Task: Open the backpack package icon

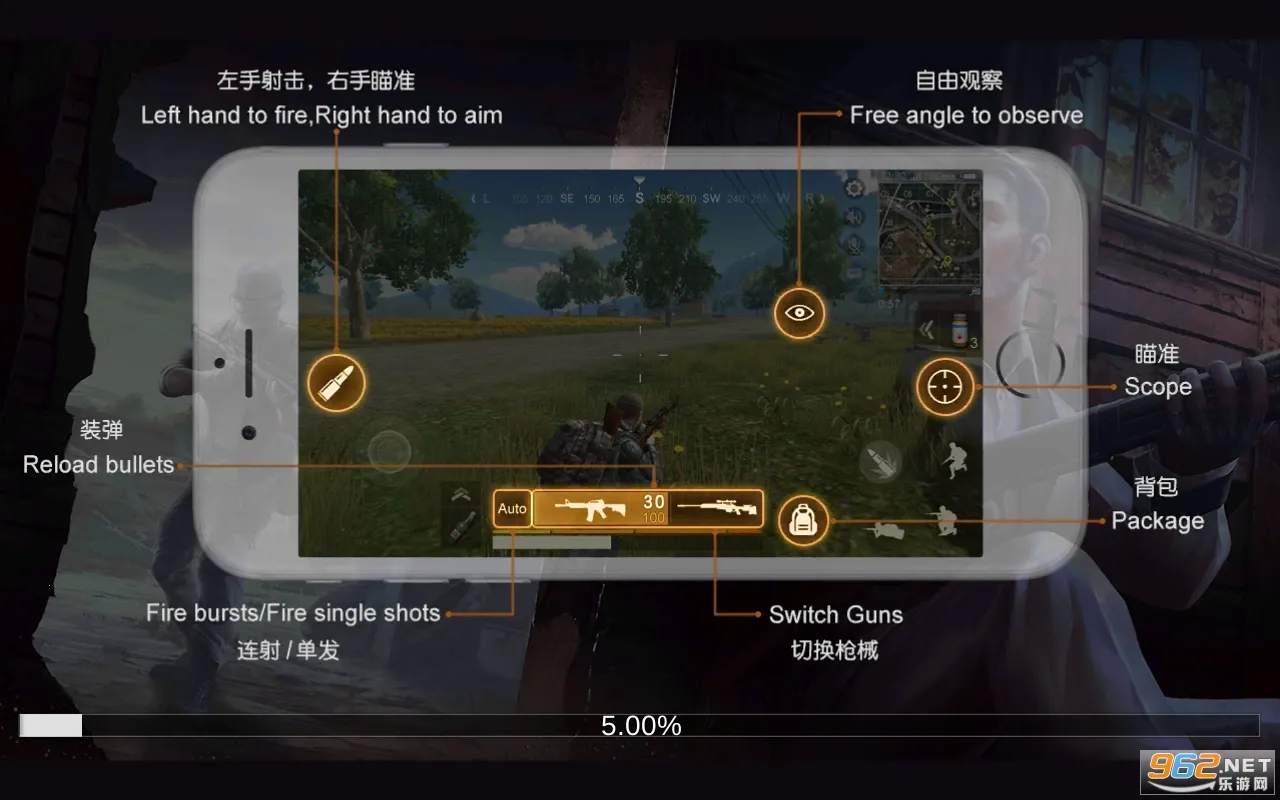Action: click(x=803, y=520)
